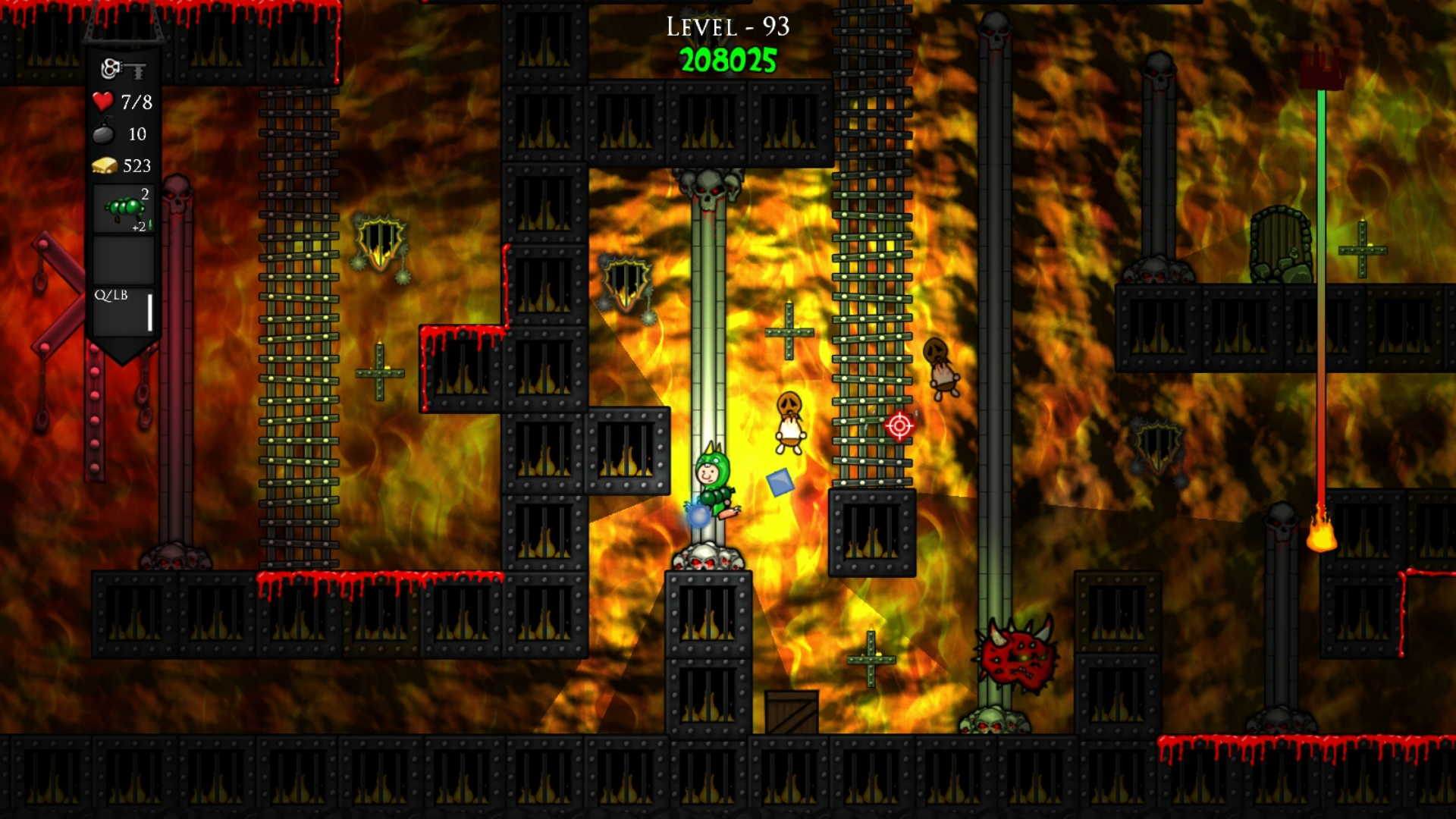This screenshot has width=1456, height=819.
Task: Click the voodoo doll enemy mid-screen
Action: tap(789, 419)
